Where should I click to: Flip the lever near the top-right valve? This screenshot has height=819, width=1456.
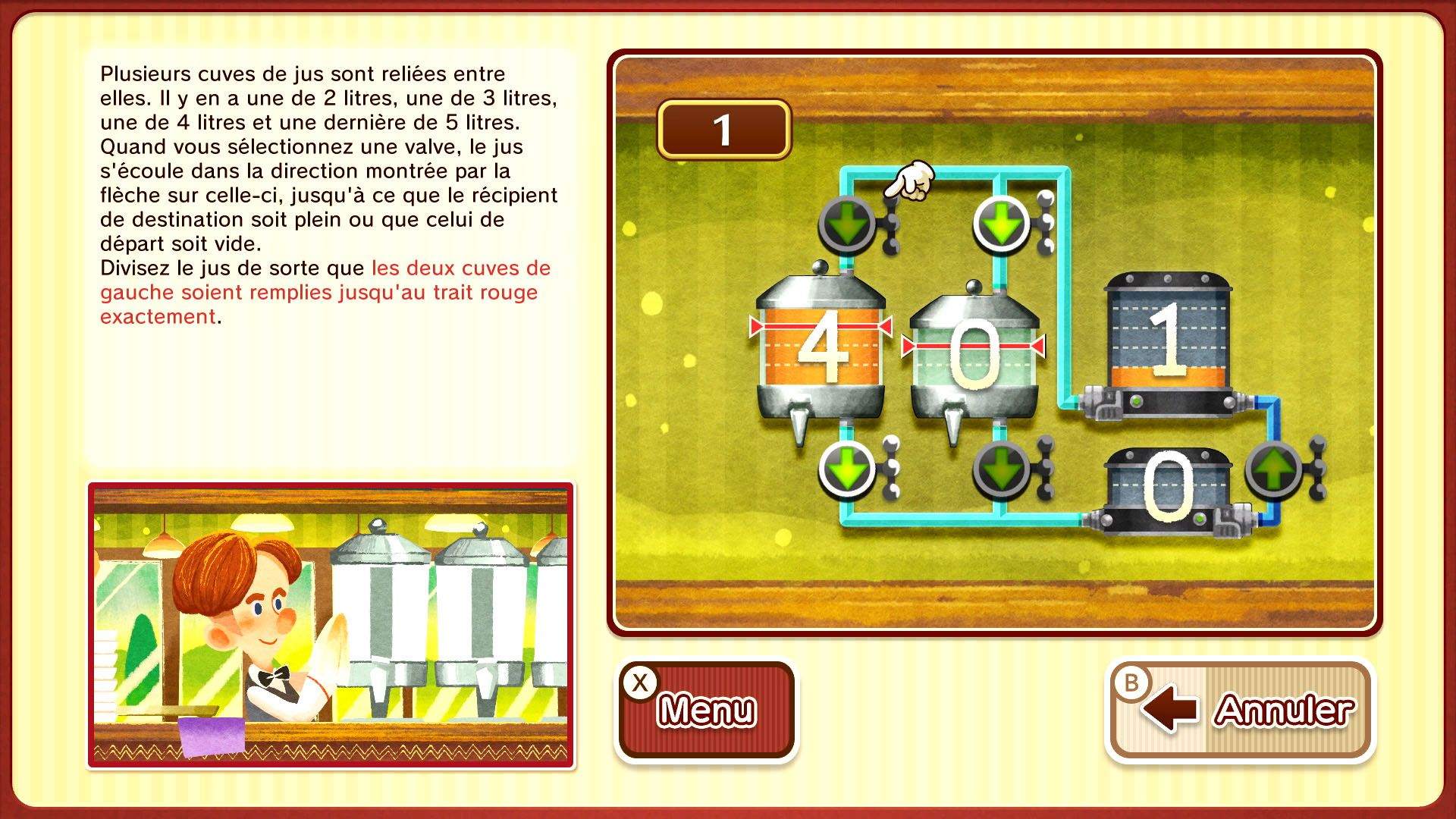(1046, 222)
